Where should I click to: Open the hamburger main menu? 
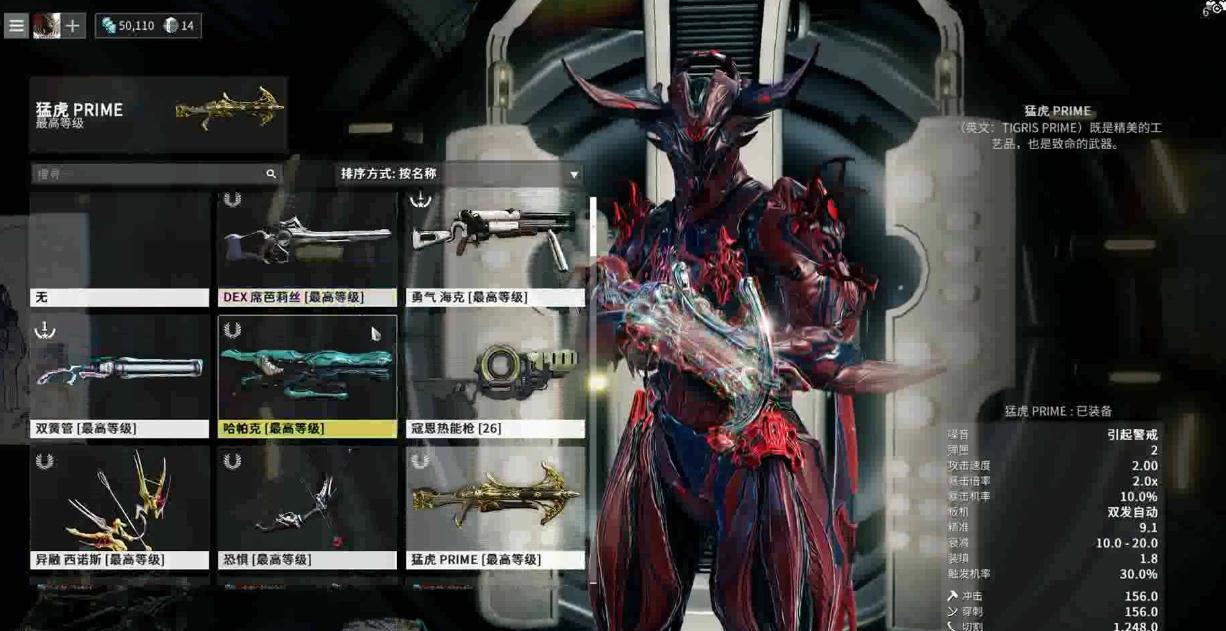coord(16,25)
